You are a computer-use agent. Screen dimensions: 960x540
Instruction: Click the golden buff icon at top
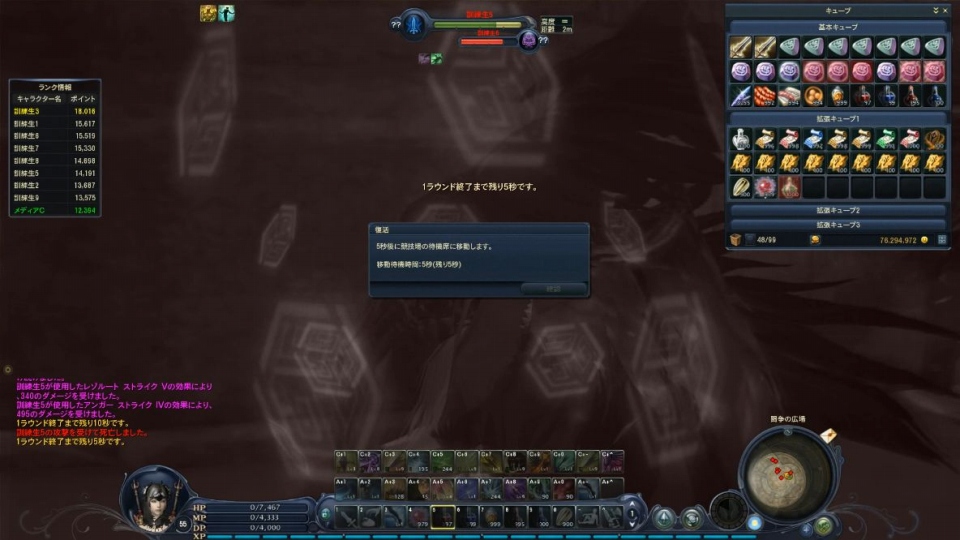coord(208,13)
